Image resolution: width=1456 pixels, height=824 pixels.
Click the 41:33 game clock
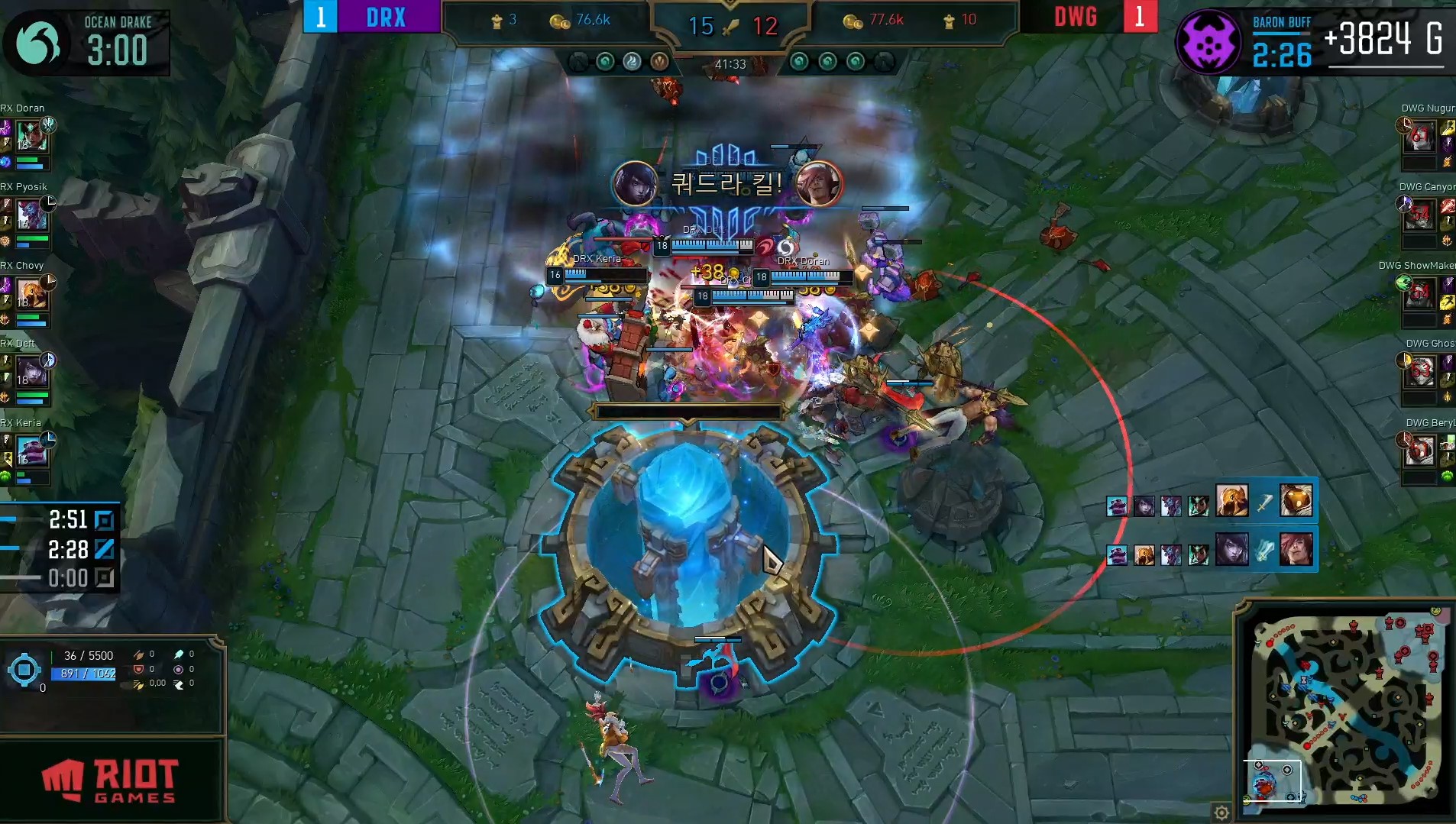(731, 65)
